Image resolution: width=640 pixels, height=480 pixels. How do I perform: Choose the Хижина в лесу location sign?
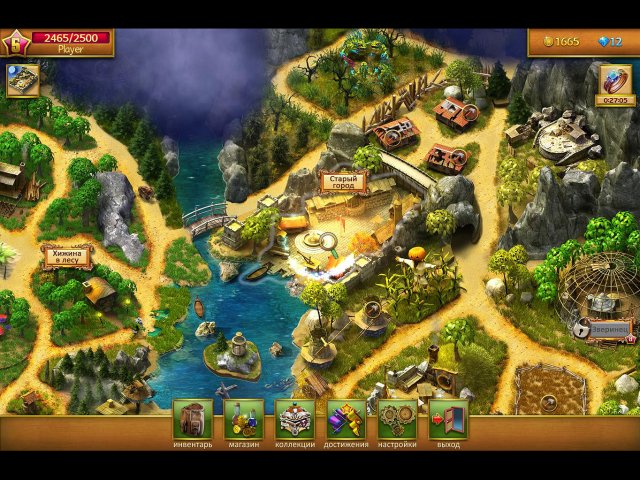[x=66, y=257]
